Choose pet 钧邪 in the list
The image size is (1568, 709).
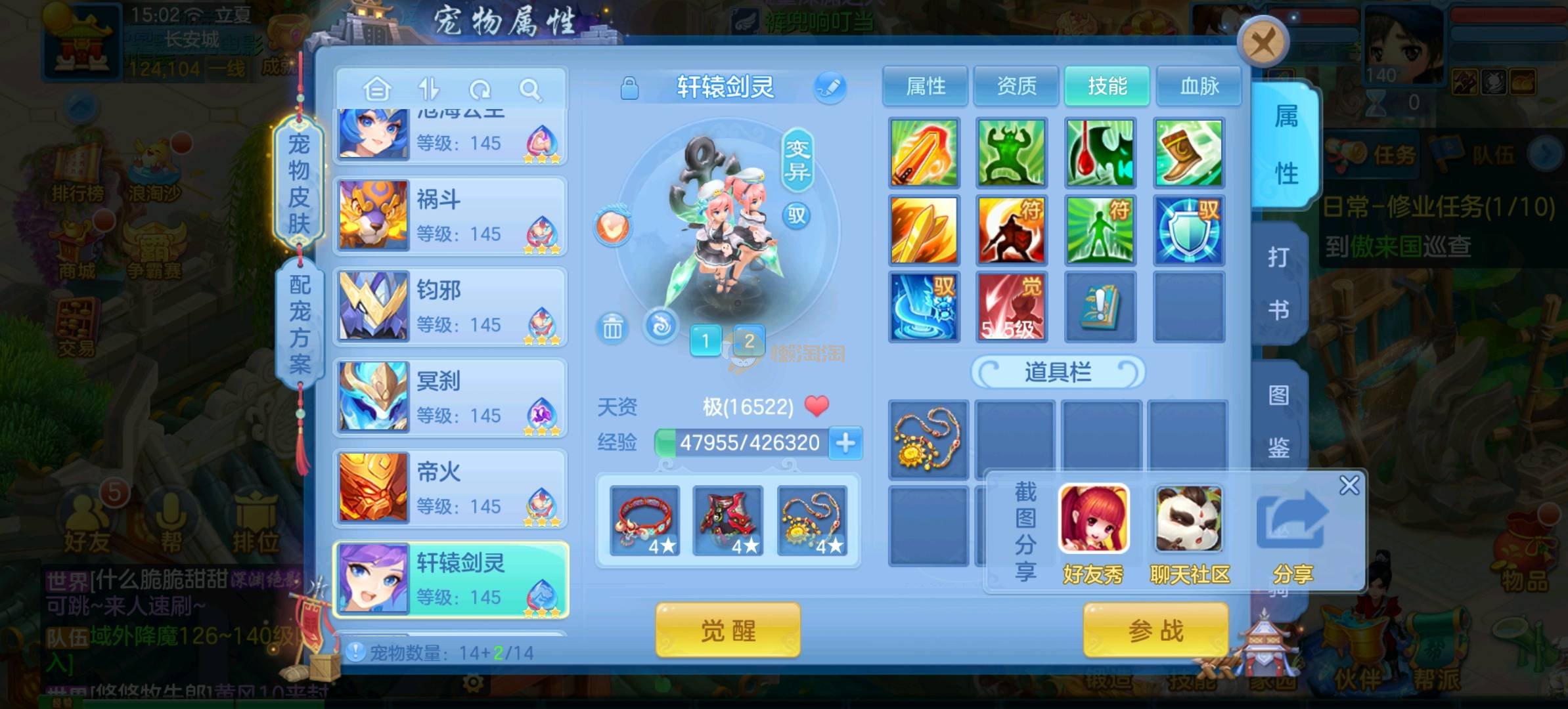[x=451, y=307]
